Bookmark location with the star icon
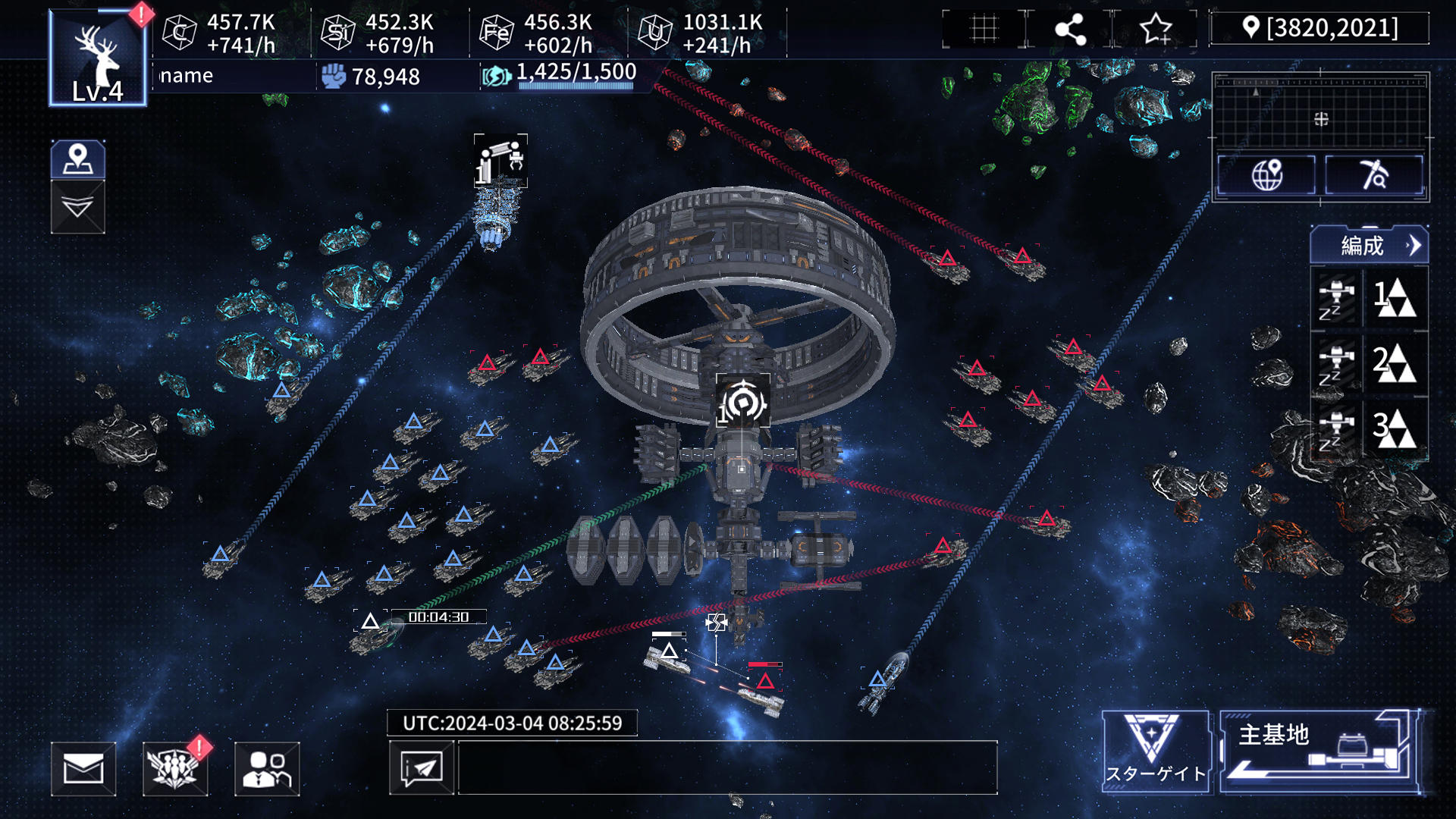This screenshot has height=819, width=1456. click(1156, 30)
